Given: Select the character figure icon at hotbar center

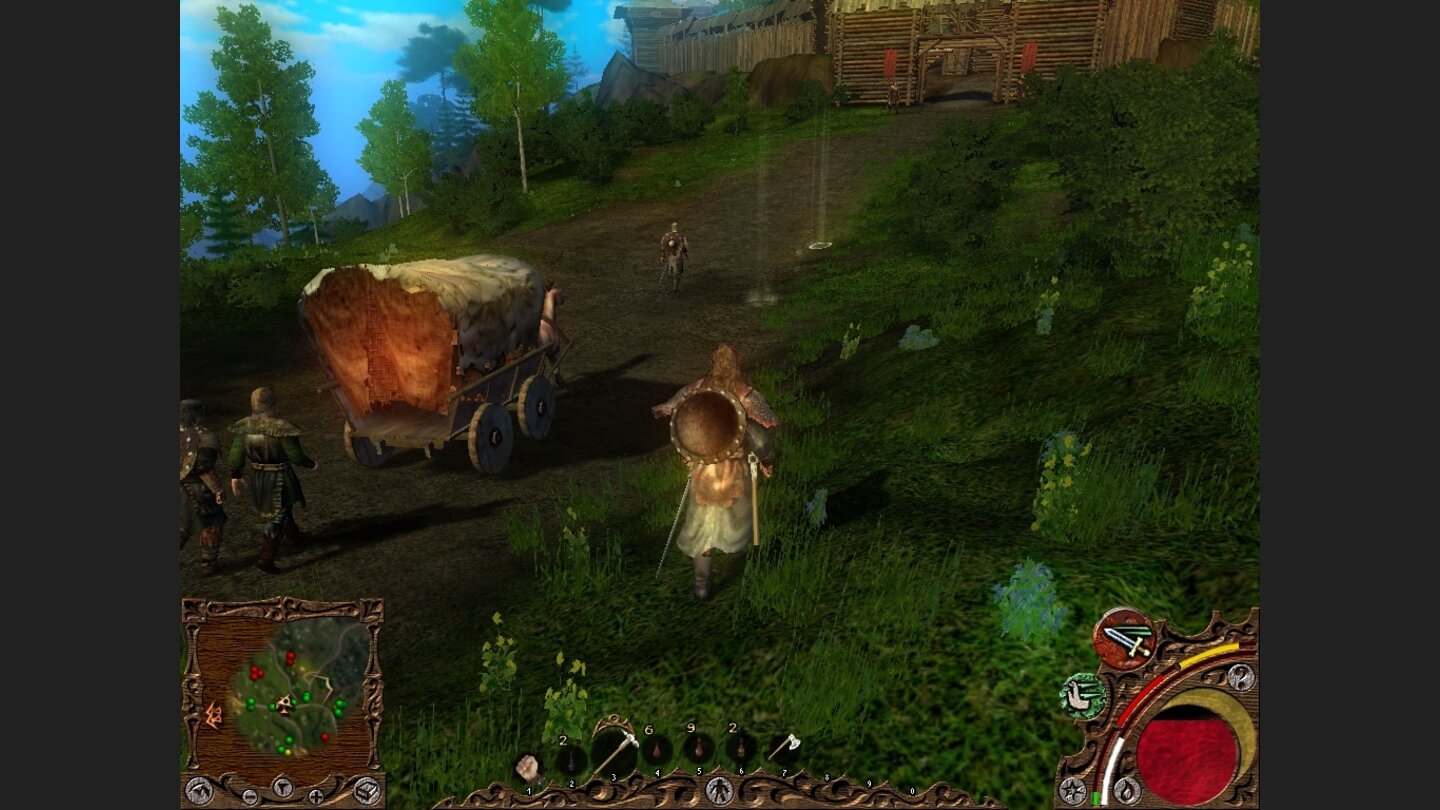Looking at the screenshot, I should point(720,788).
